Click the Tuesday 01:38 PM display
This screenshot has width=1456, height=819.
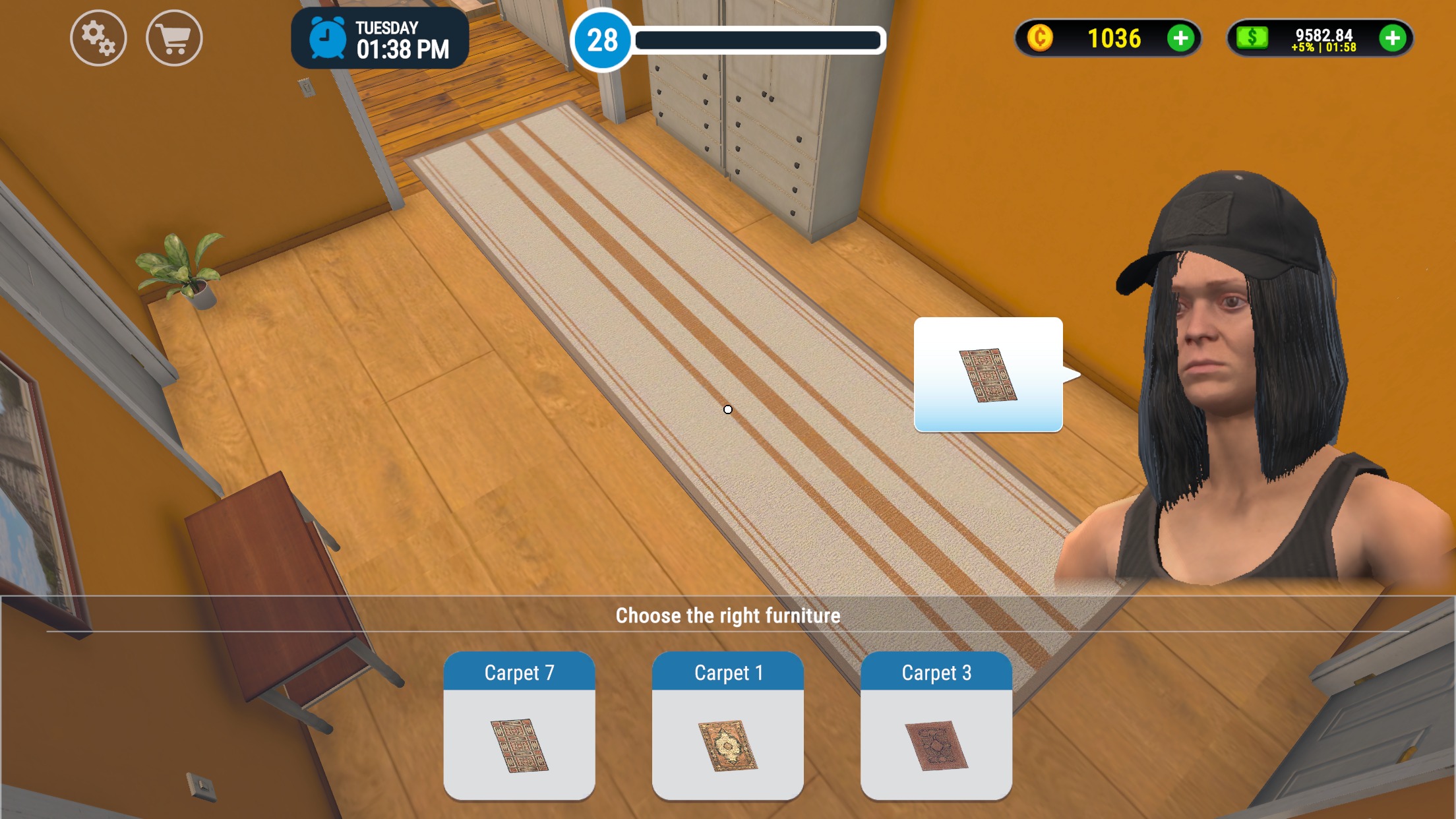[x=402, y=38]
